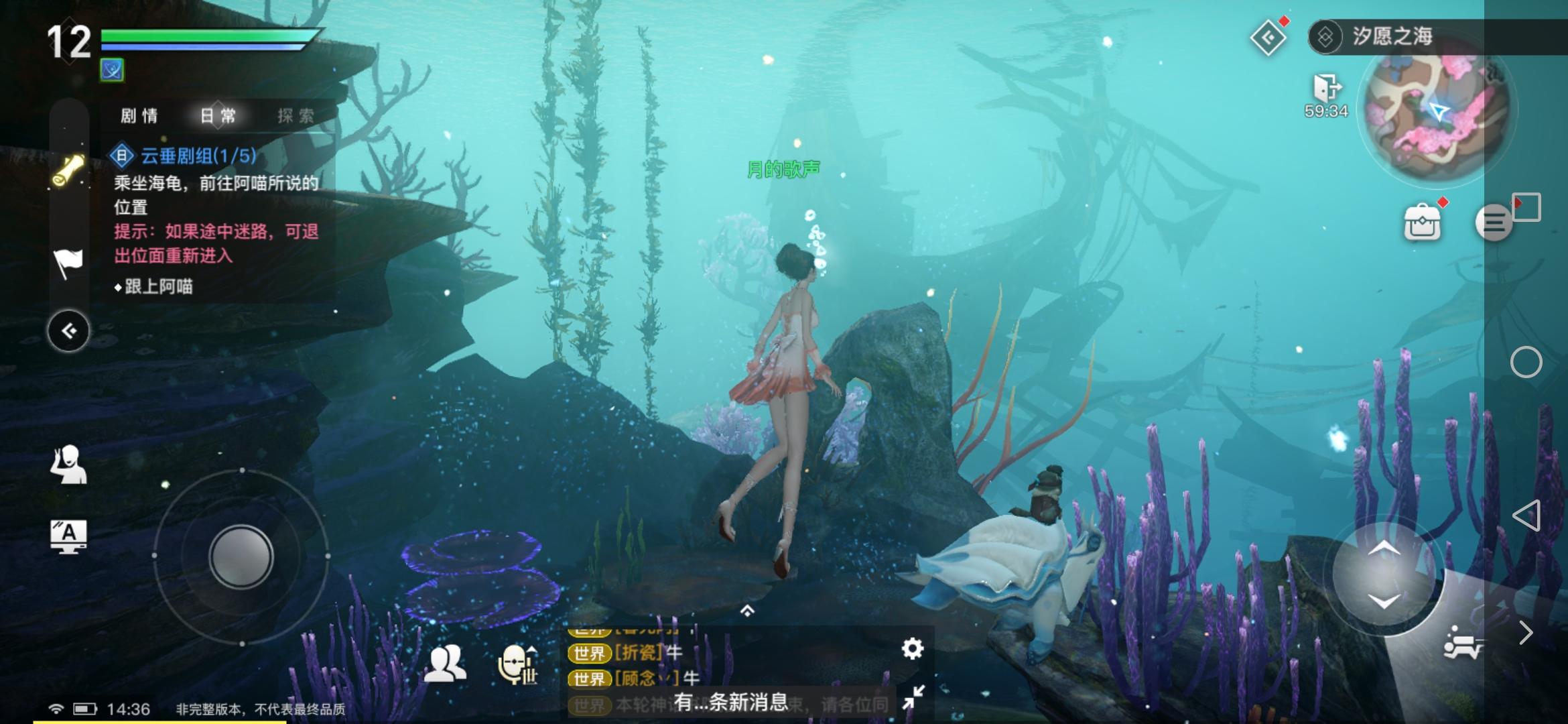Open the friends icon with two figures
Viewport: 1568px width, 724px height.
tap(445, 664)
